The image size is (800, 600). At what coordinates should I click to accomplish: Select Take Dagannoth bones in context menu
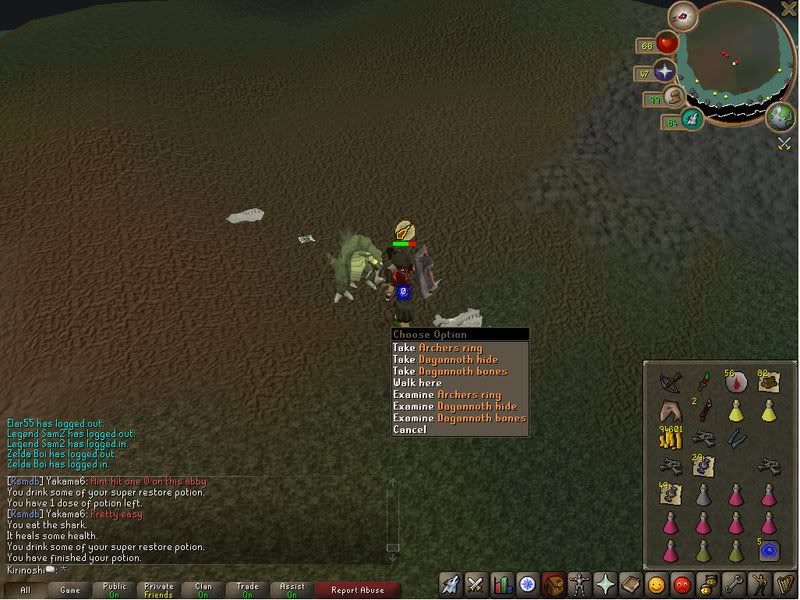(x=449, y=371)
